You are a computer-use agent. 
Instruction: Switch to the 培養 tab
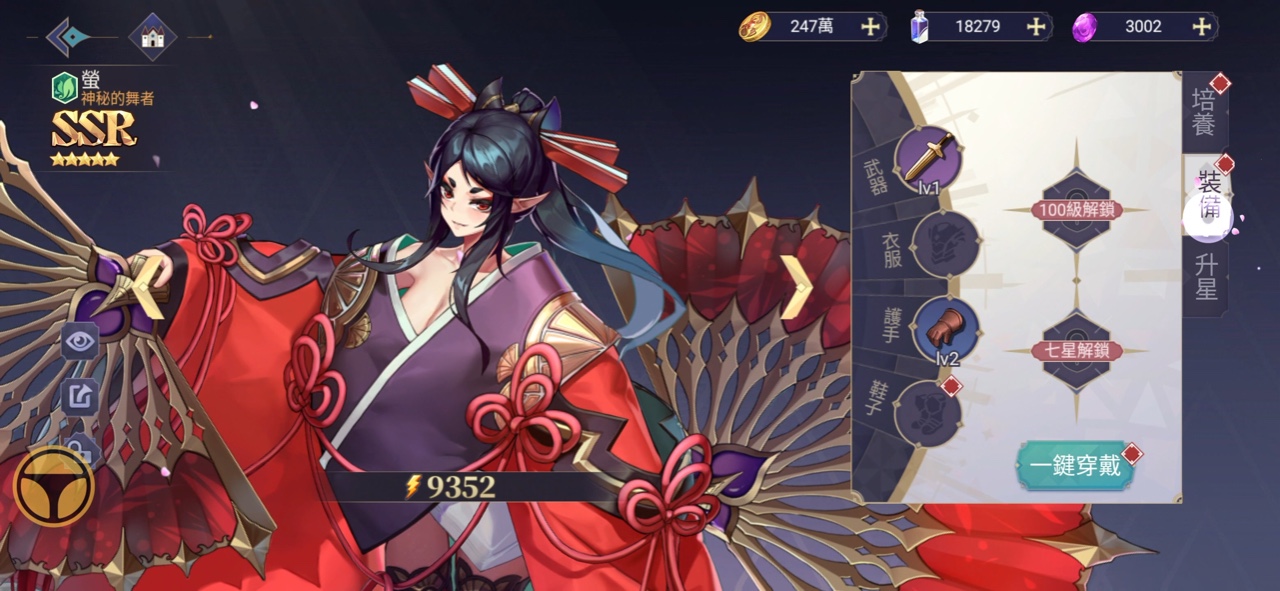1205,112
